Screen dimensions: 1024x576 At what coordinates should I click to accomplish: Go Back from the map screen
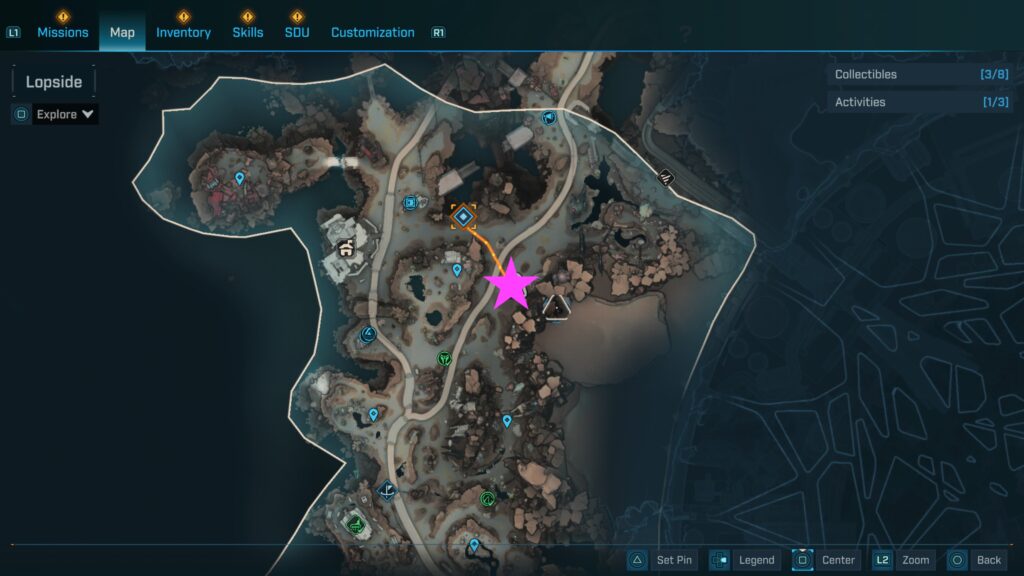point(976,560)
